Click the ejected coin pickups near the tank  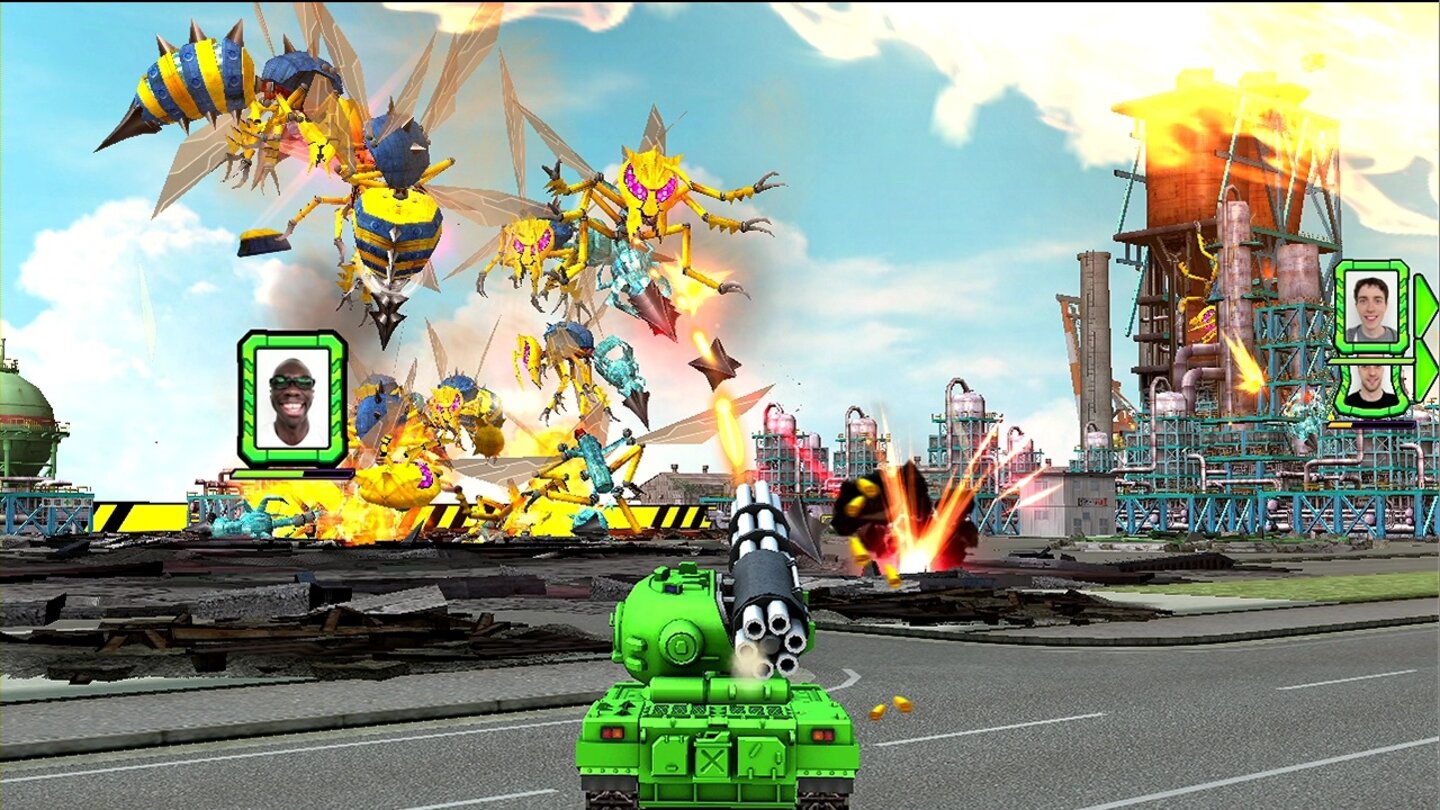(888, 705)
